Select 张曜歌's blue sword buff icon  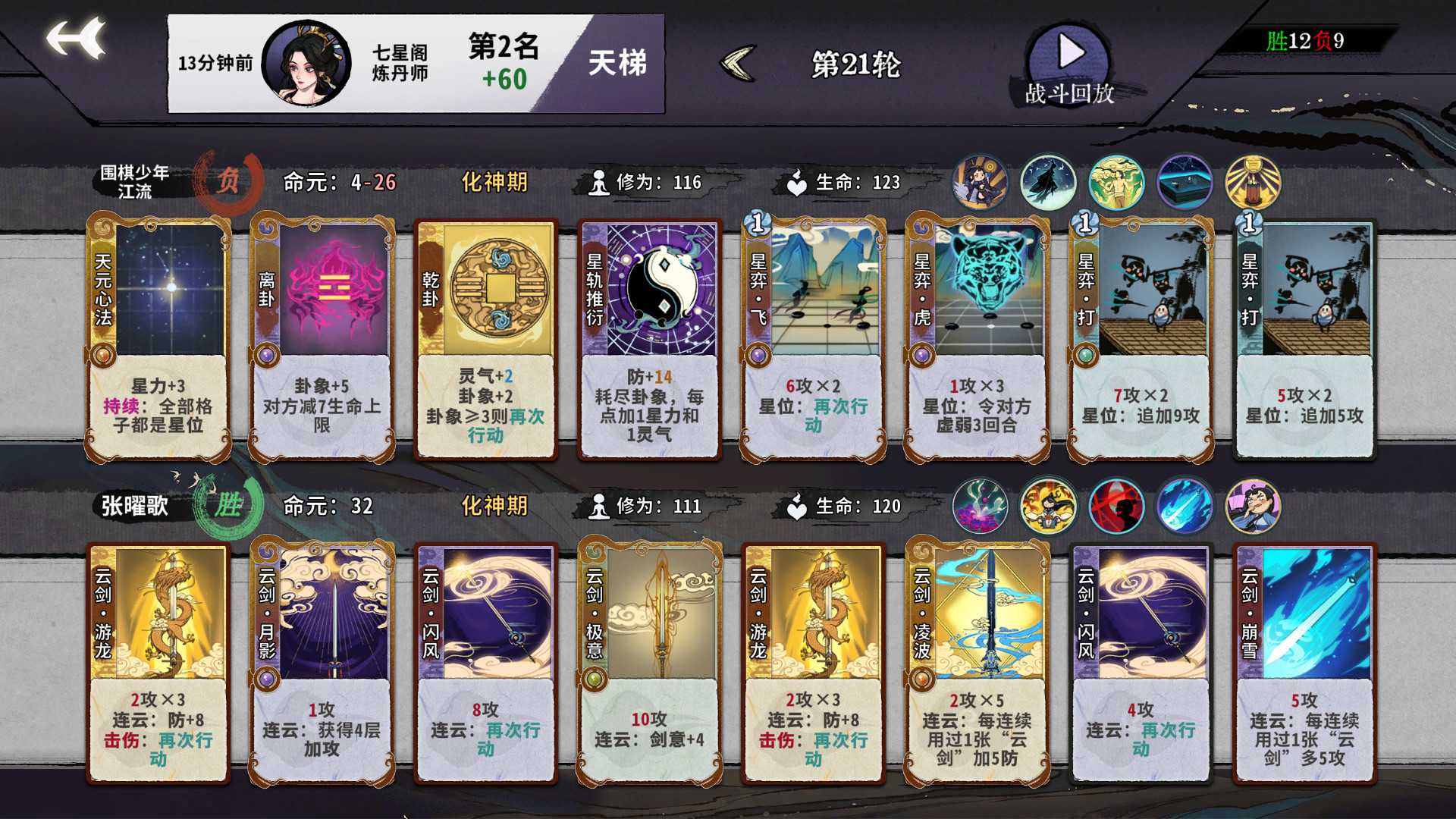click(1185, 506)
